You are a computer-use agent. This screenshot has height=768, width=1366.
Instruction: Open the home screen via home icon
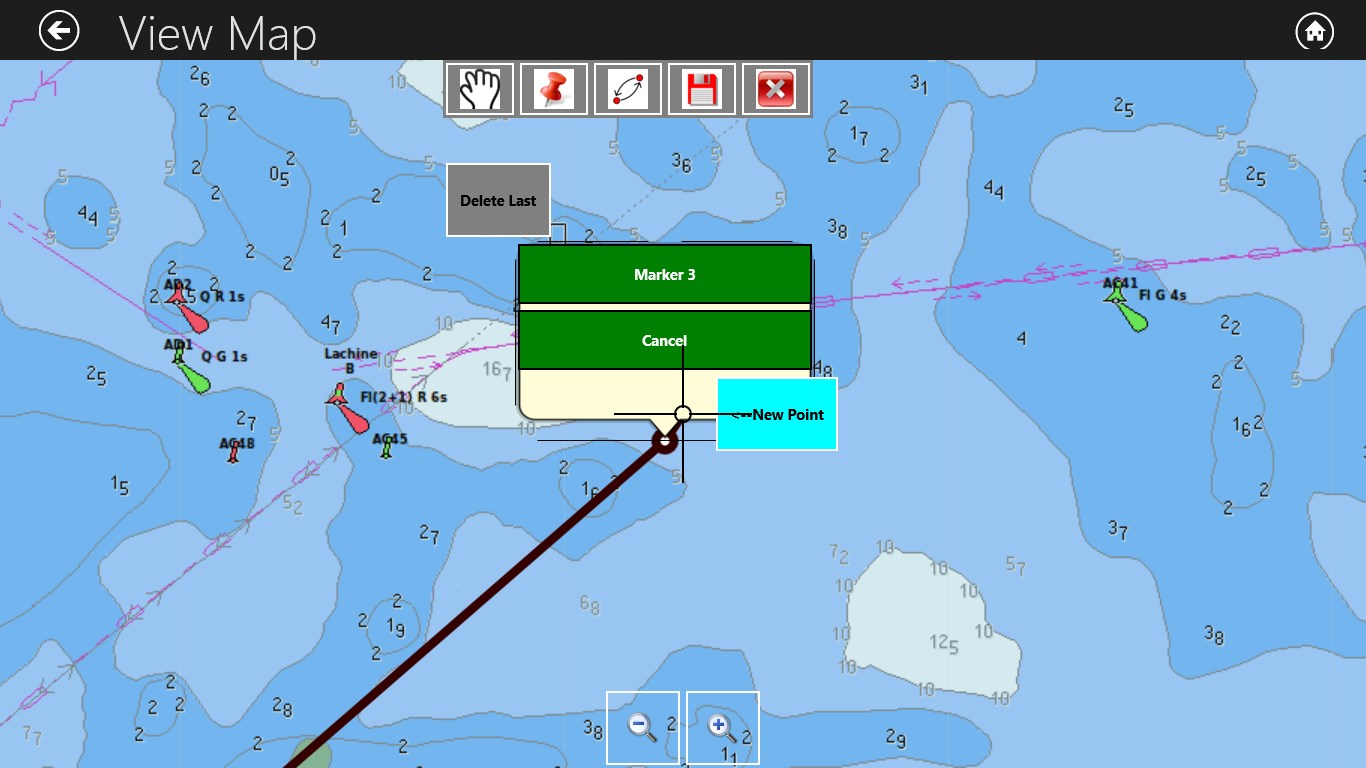(1314, 31)
